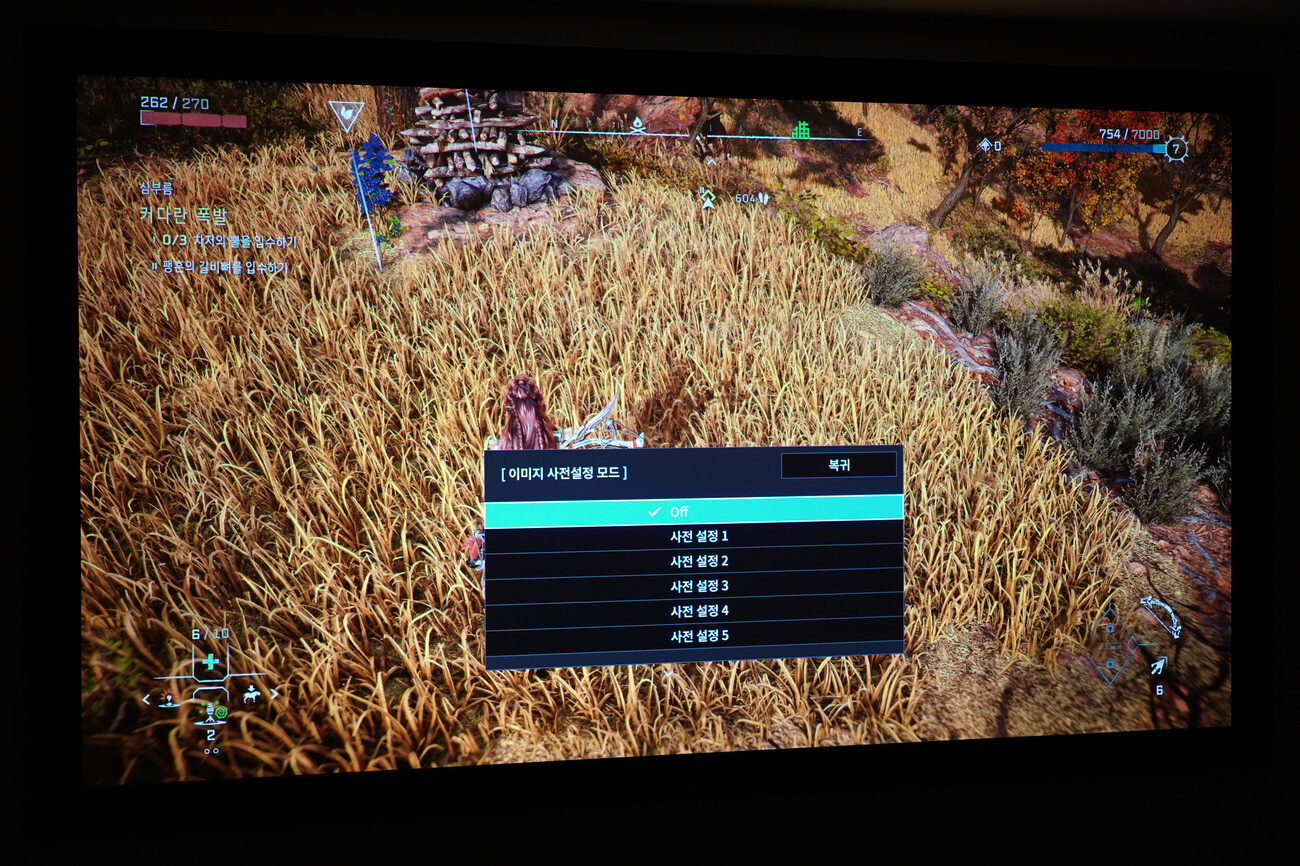Select the green cross healing pouch

[210, 661]
